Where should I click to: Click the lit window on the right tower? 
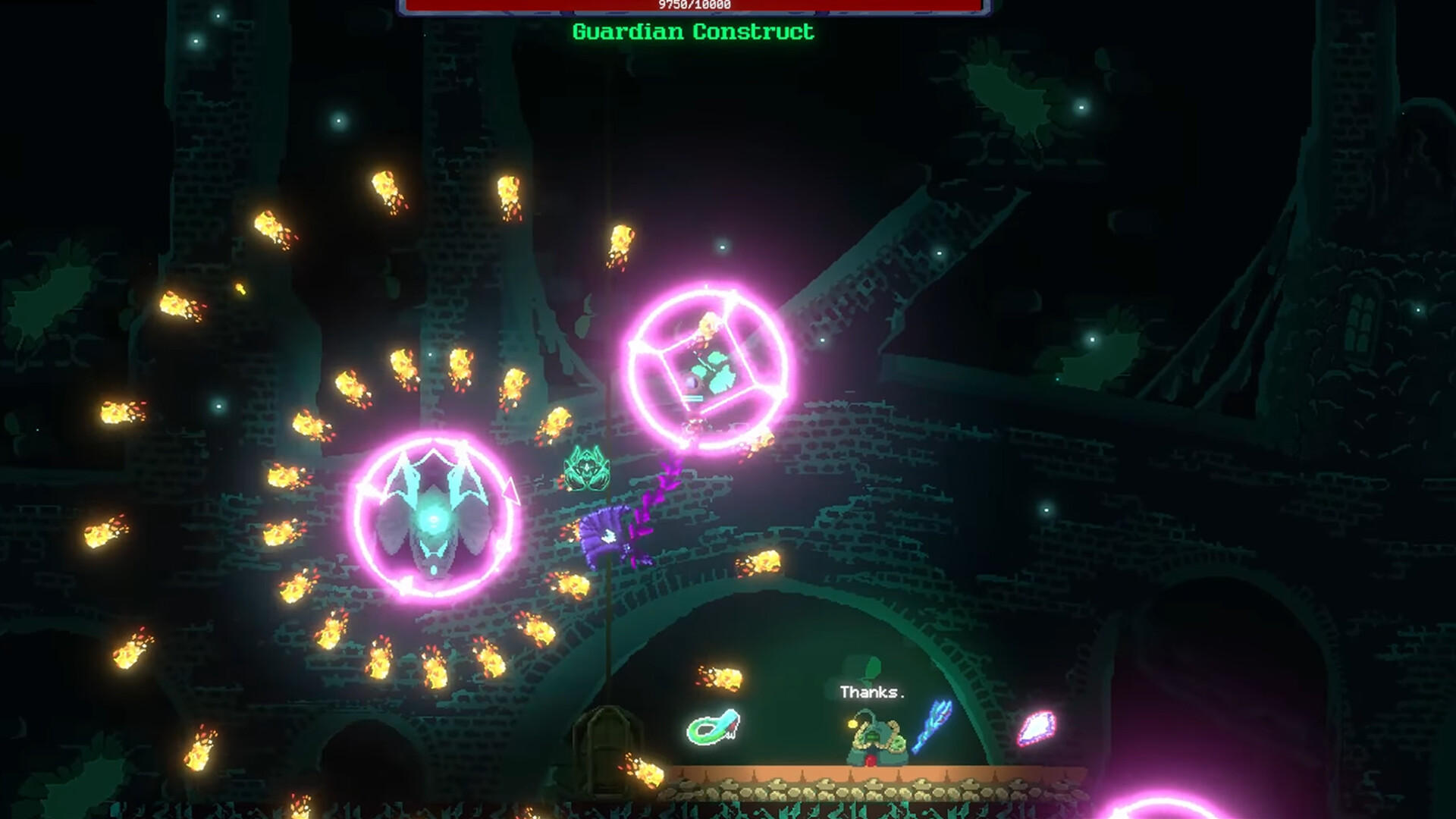coord(1360,322)
